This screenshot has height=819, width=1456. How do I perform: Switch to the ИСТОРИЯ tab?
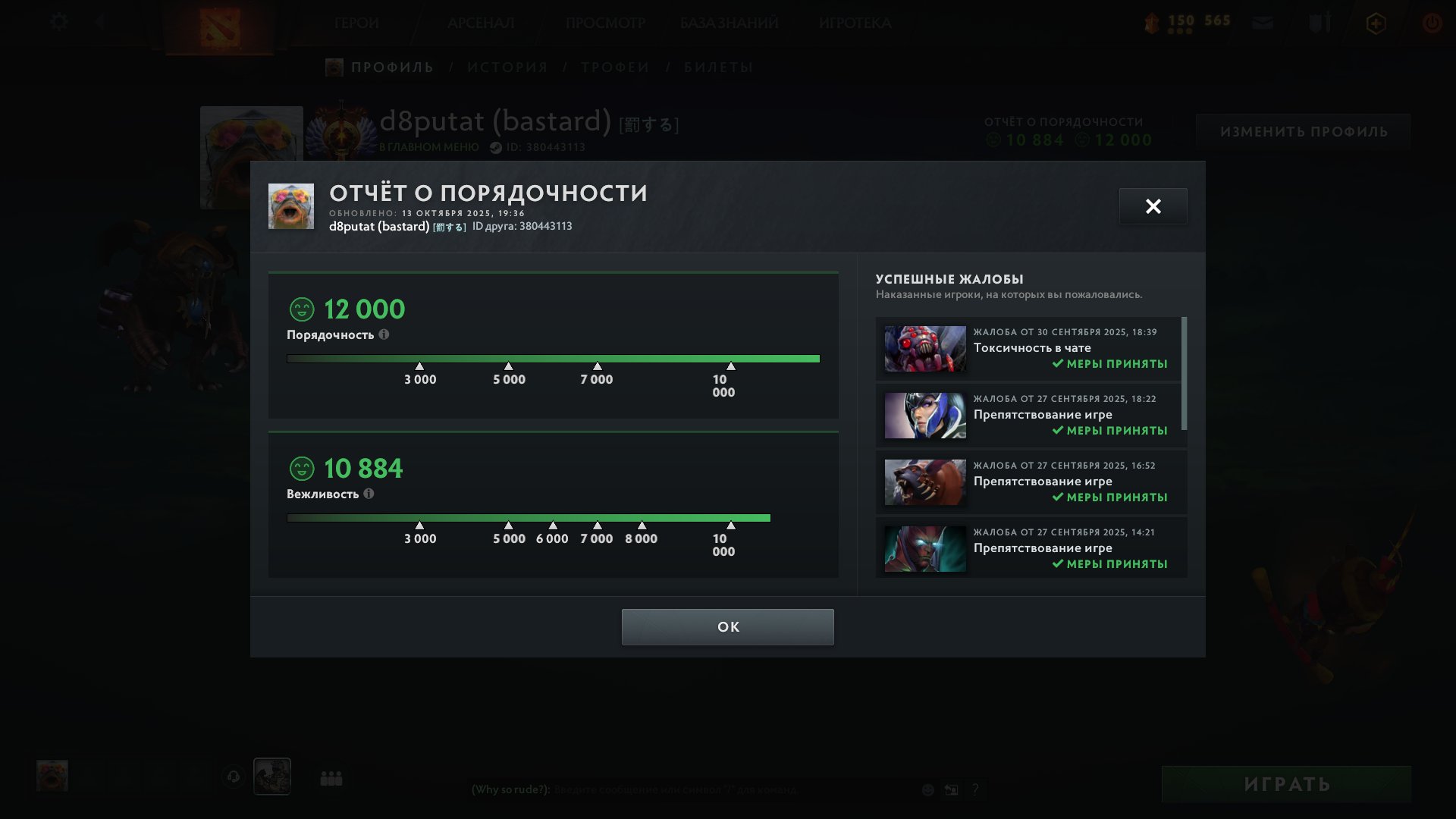pyautogui.click(x=507, y=67)
